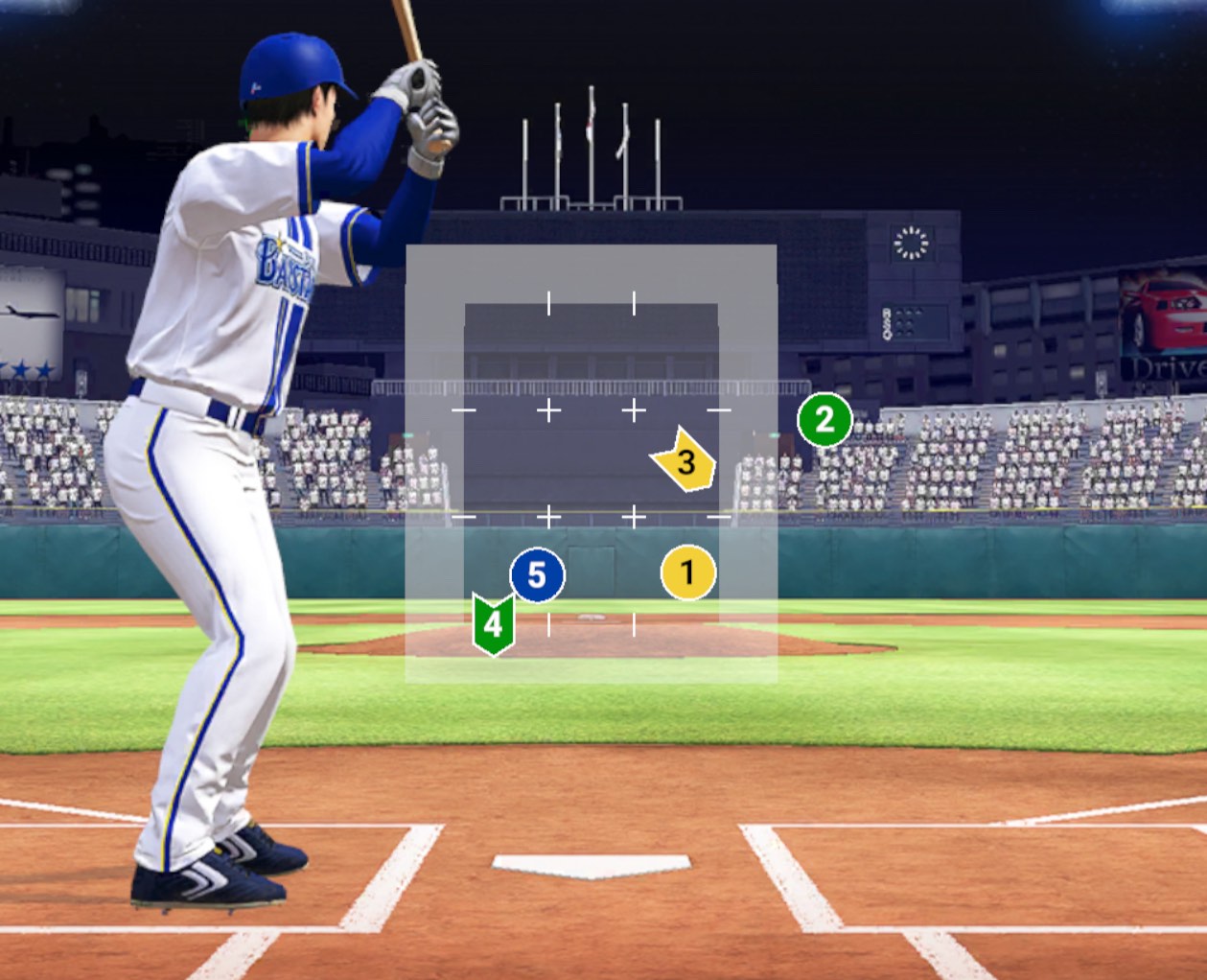
Task: Select the green pentagon pitch marker 4
Action: point(493,624)
